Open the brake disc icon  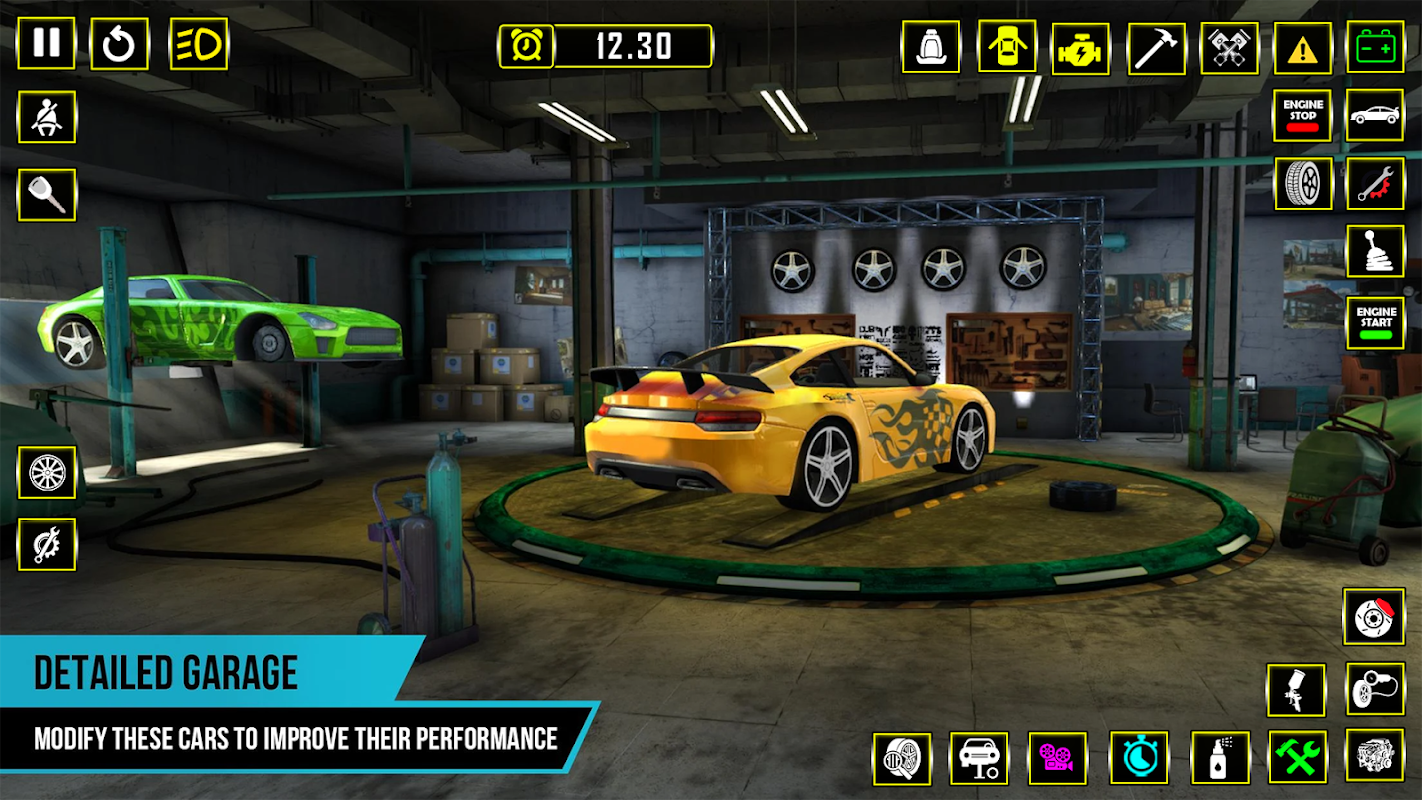pyautogui.click(x=1373, y=617)
